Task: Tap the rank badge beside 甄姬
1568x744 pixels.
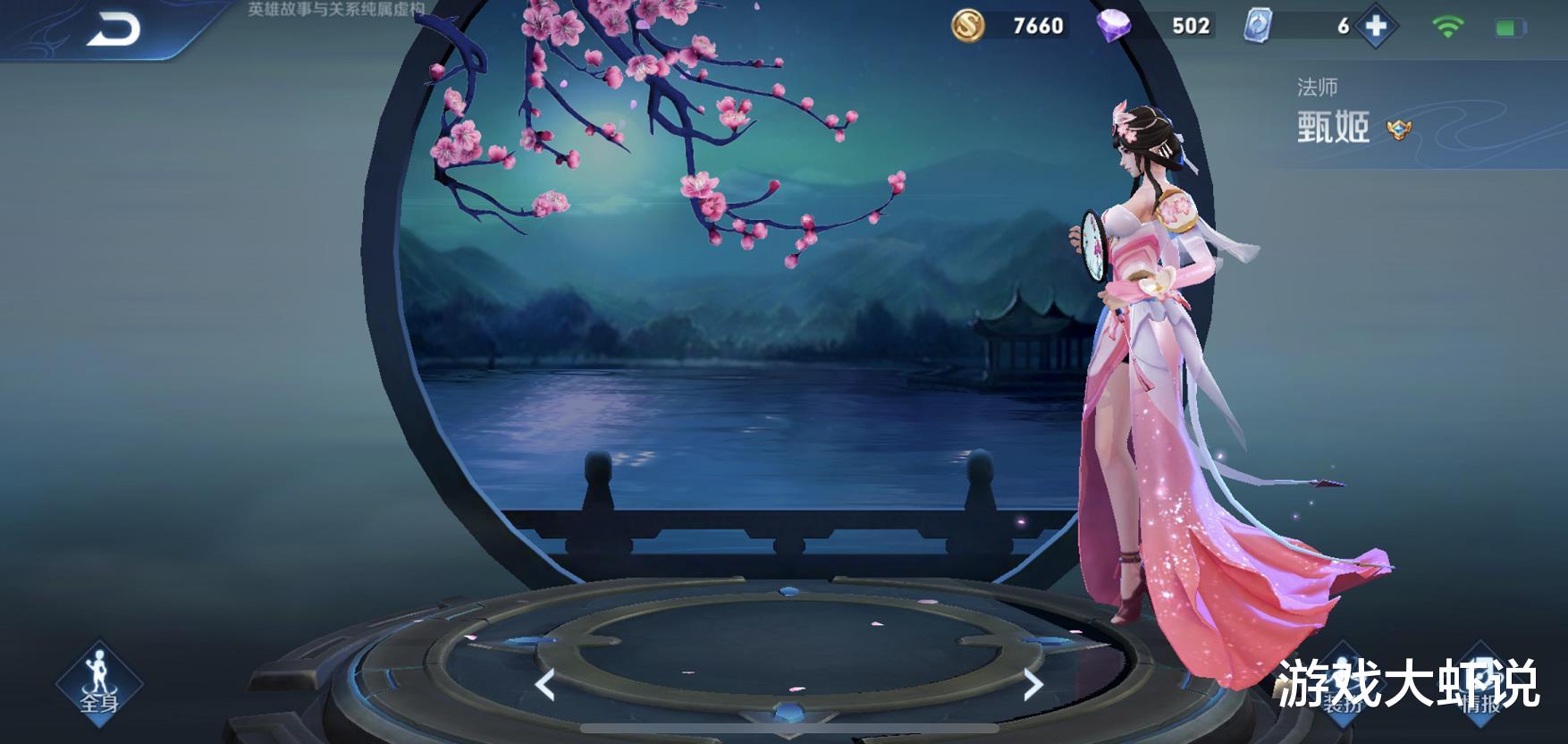Action: (x=1401, y=128)
